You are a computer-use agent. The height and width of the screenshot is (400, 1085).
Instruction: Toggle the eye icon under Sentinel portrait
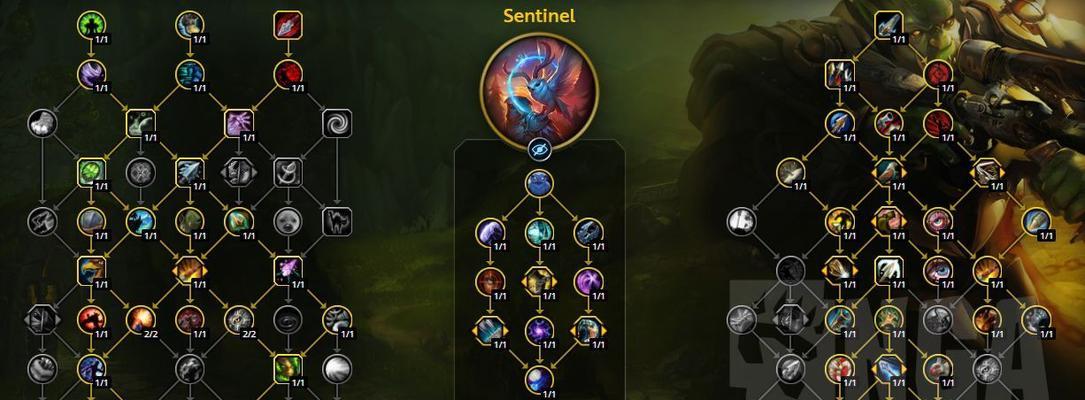[x=539, y=149]
